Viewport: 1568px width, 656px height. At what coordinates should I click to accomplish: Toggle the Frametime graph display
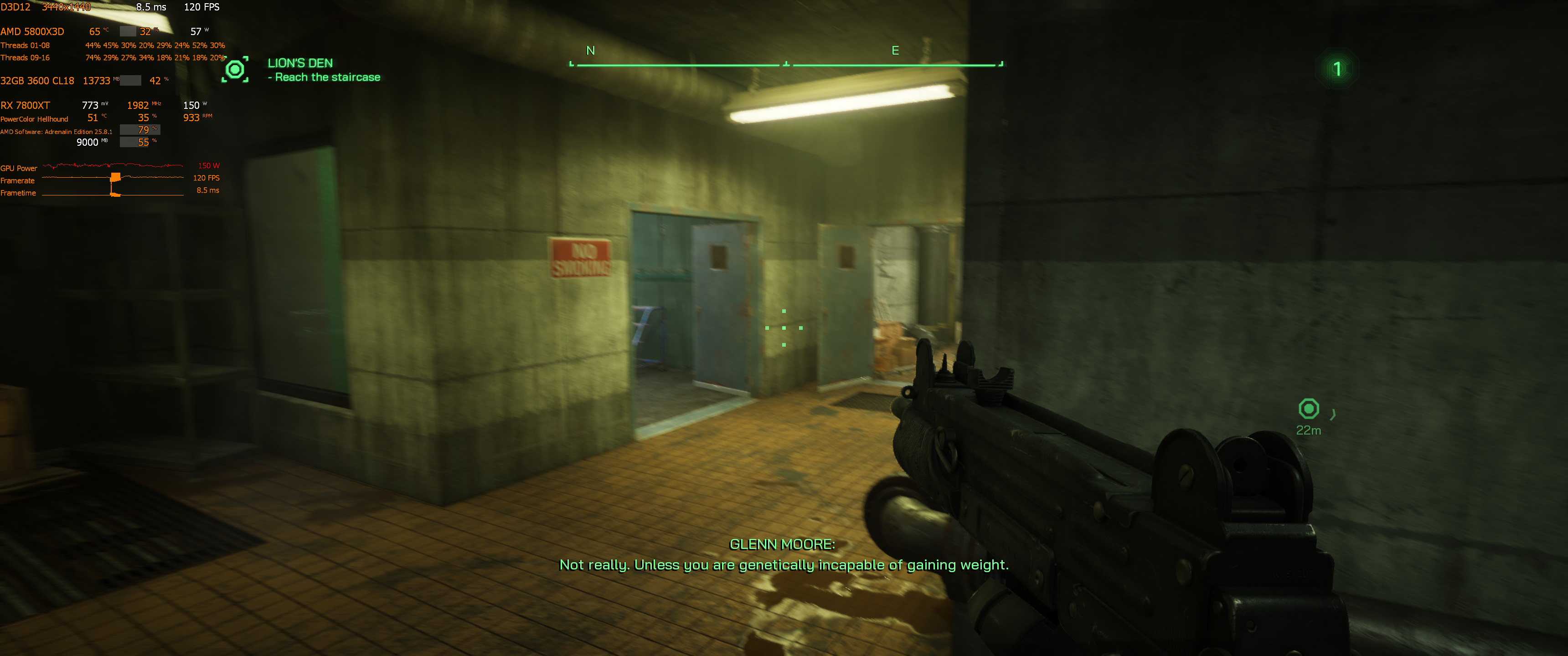[18, 192]
